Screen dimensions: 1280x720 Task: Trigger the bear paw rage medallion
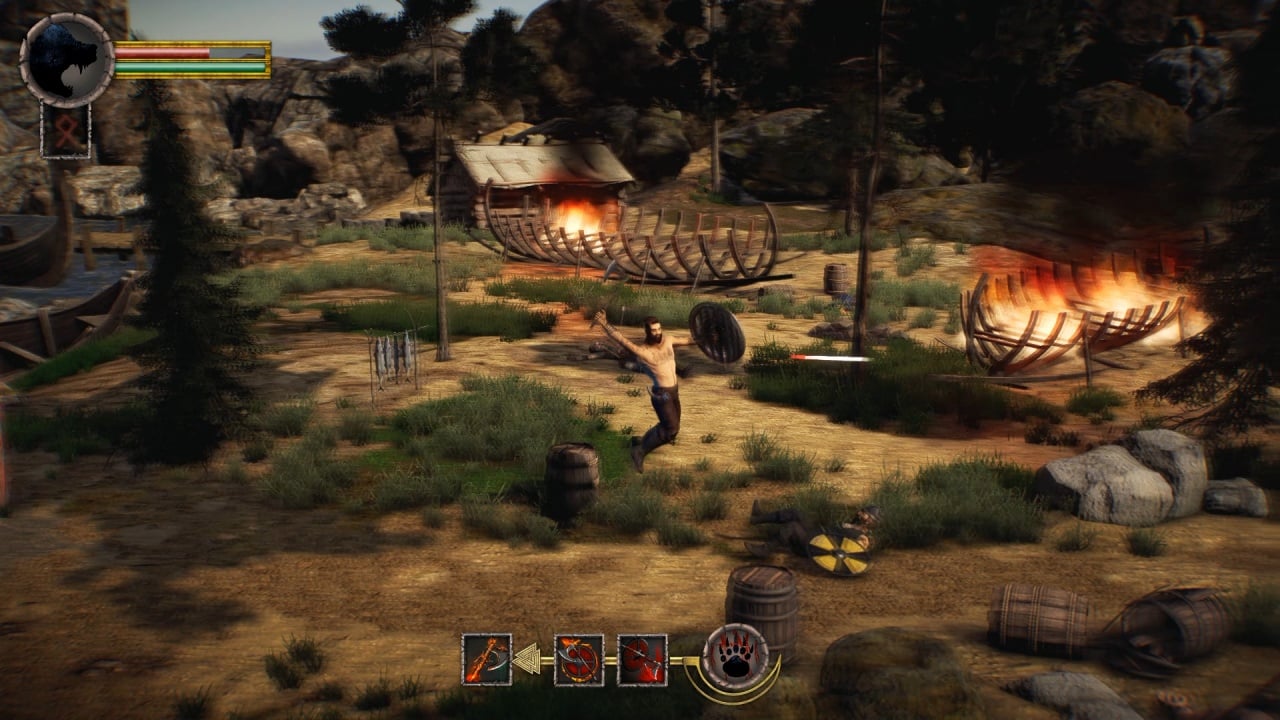pos(736,657)
